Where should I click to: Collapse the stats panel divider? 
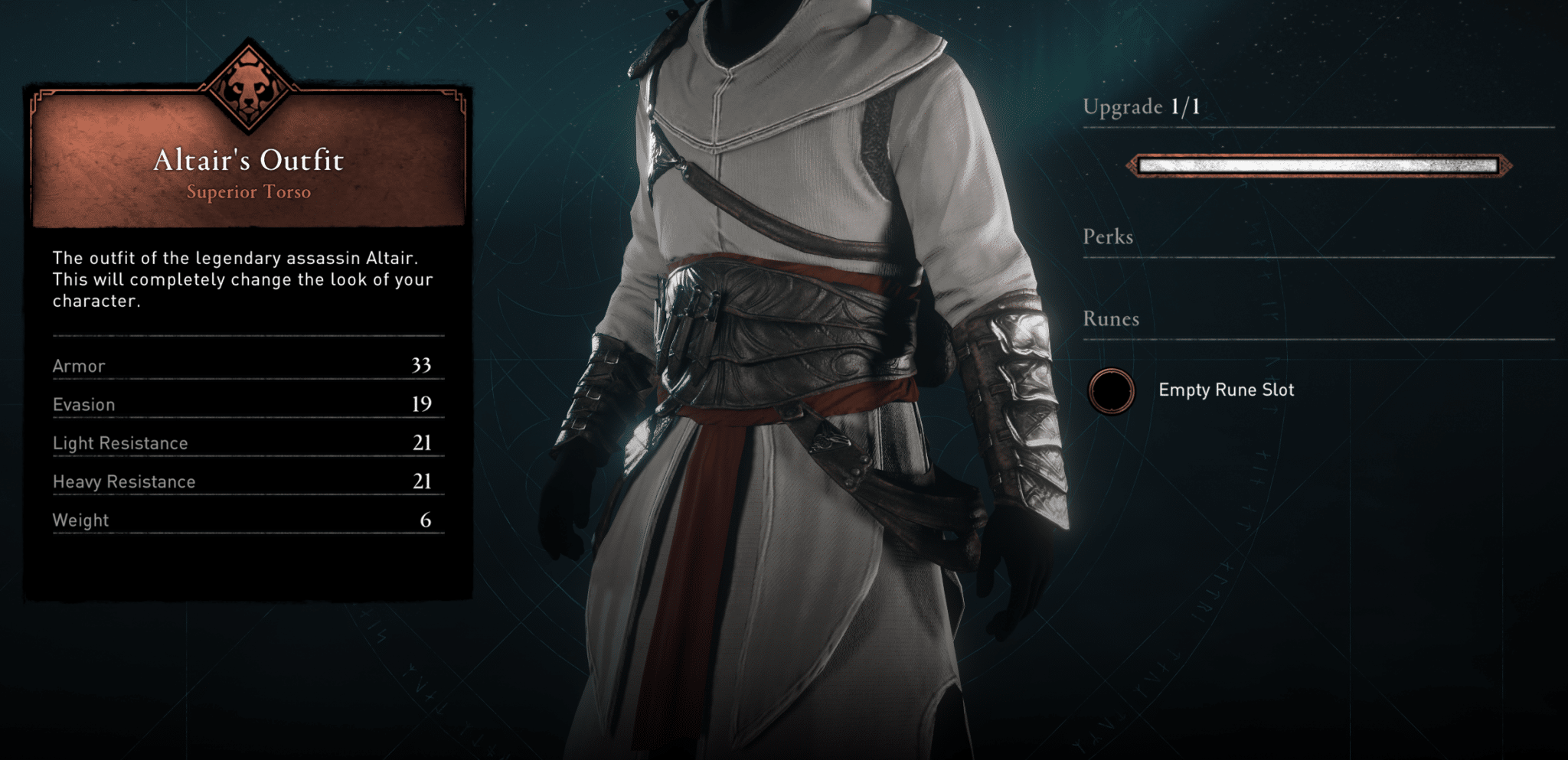coord(247,334)
